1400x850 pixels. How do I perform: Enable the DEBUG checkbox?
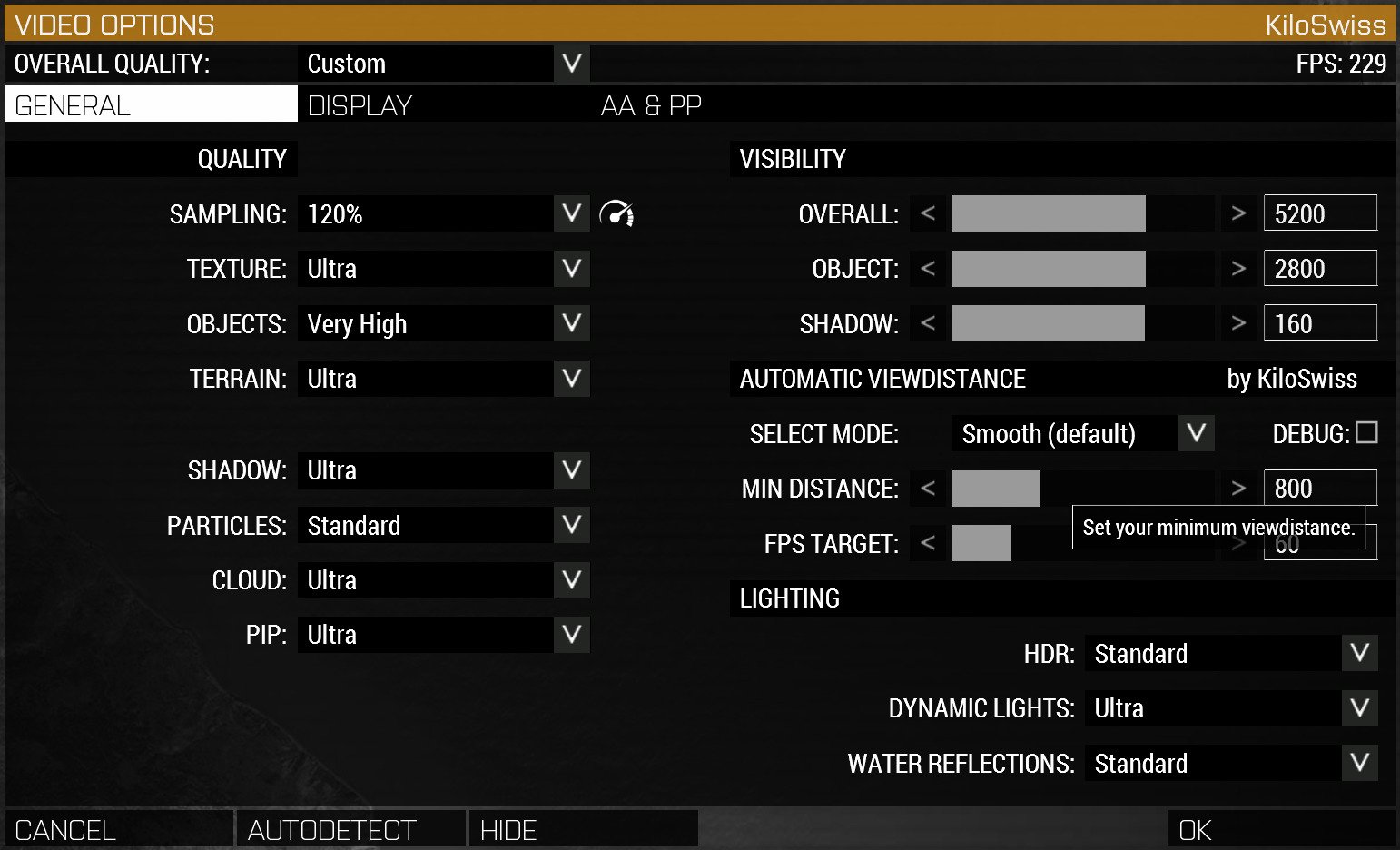pos(1366,433)
